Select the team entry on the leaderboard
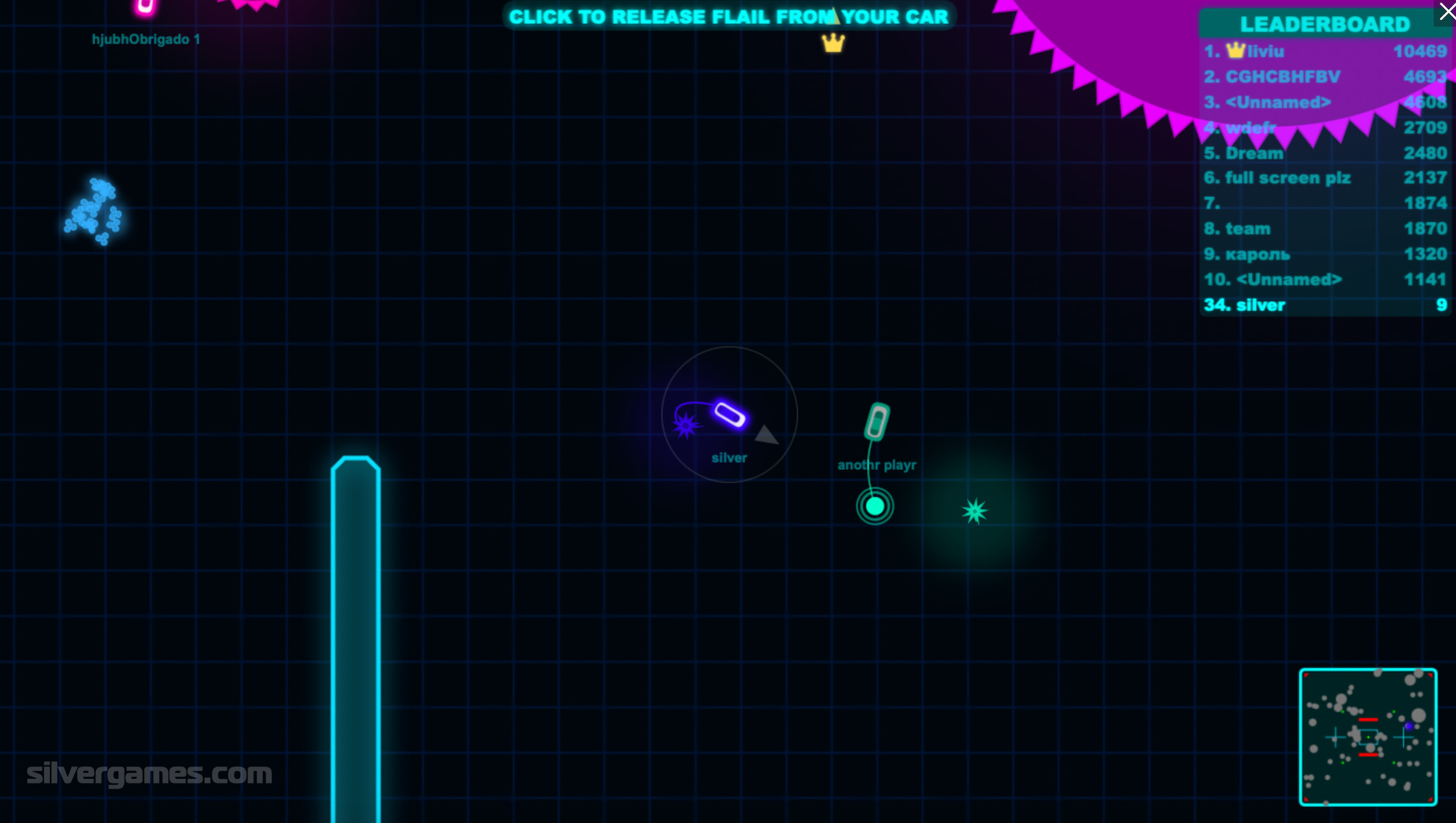 1325,228
